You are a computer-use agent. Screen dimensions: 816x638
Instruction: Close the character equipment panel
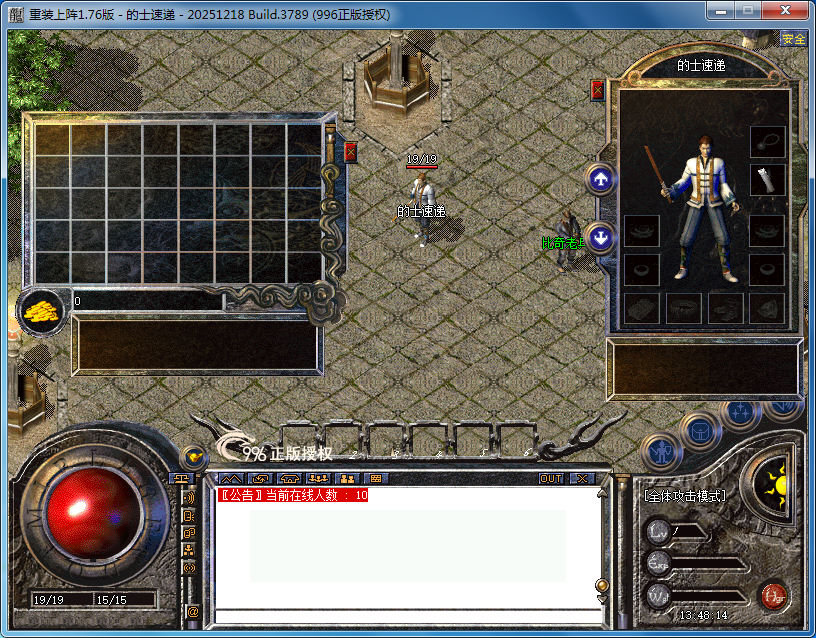point(598,90)
